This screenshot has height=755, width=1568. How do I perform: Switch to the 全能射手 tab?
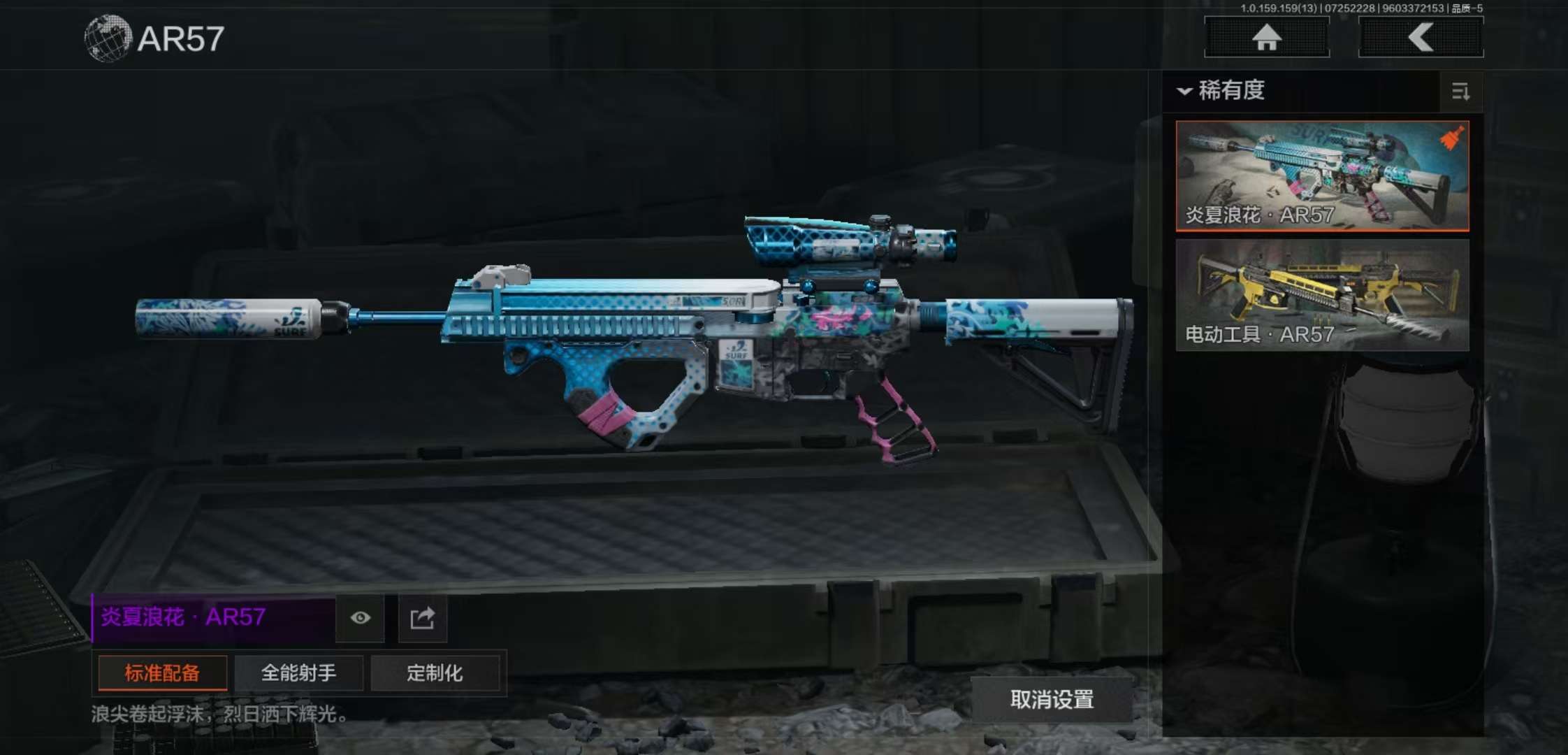pyautogui.click(x=298, y=673)
